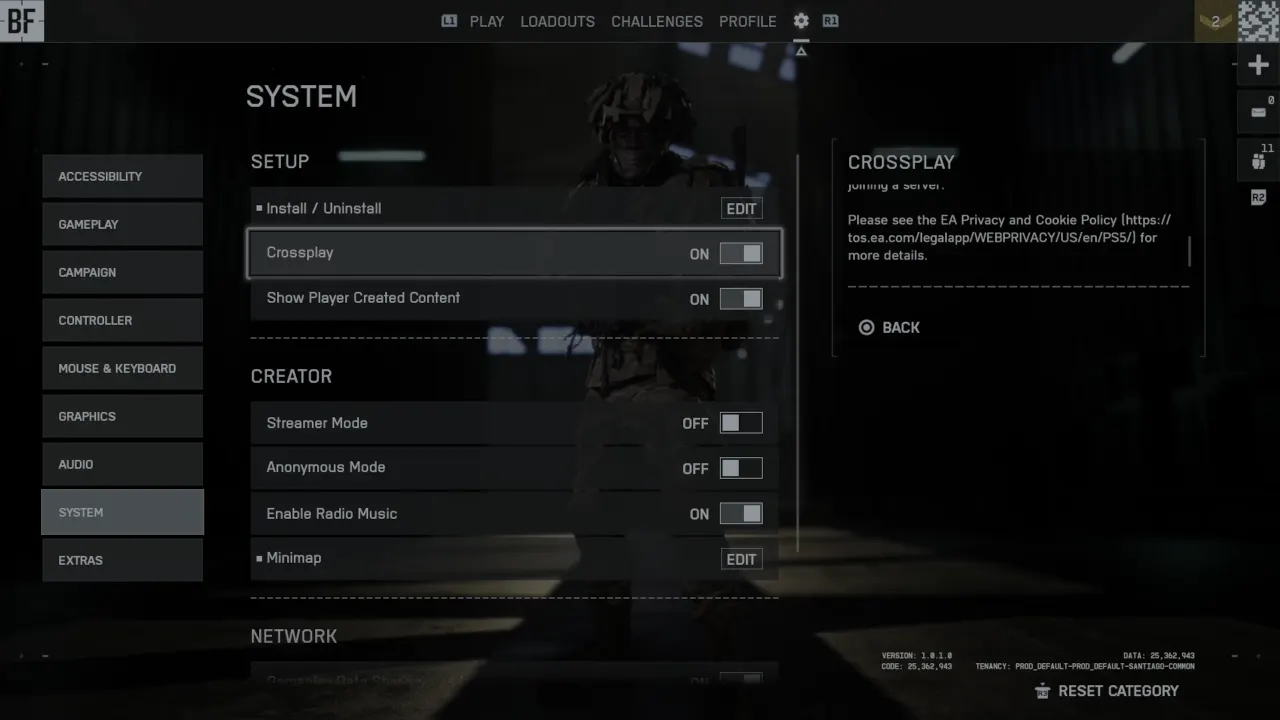Open the Profile tab
Image resolution: width=1280 pixels, height=720 pixels.
point(747,21)
